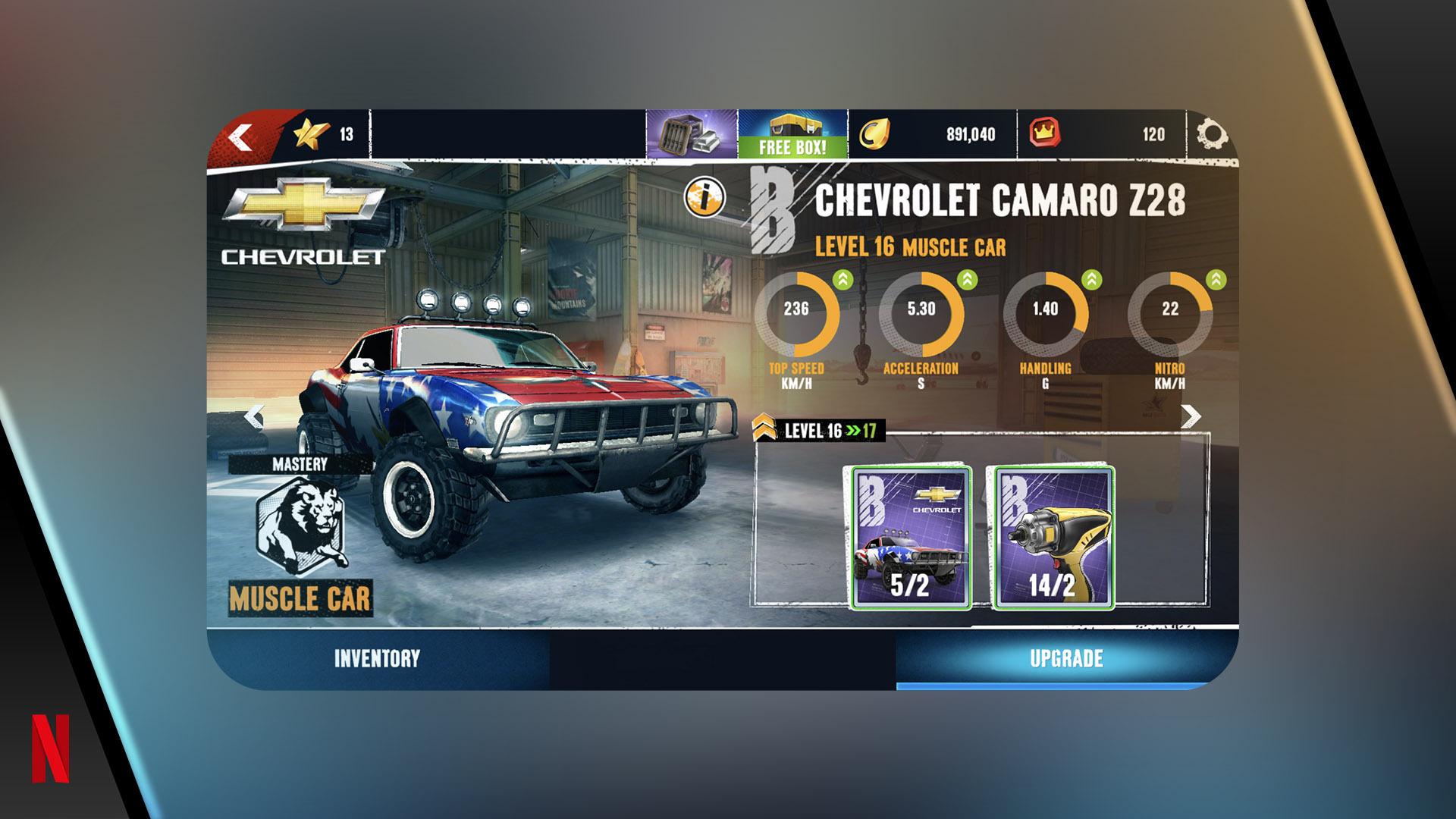Tap the gold credits balance
This screenshot has height=819, width=1456.
tap(931, 135)
